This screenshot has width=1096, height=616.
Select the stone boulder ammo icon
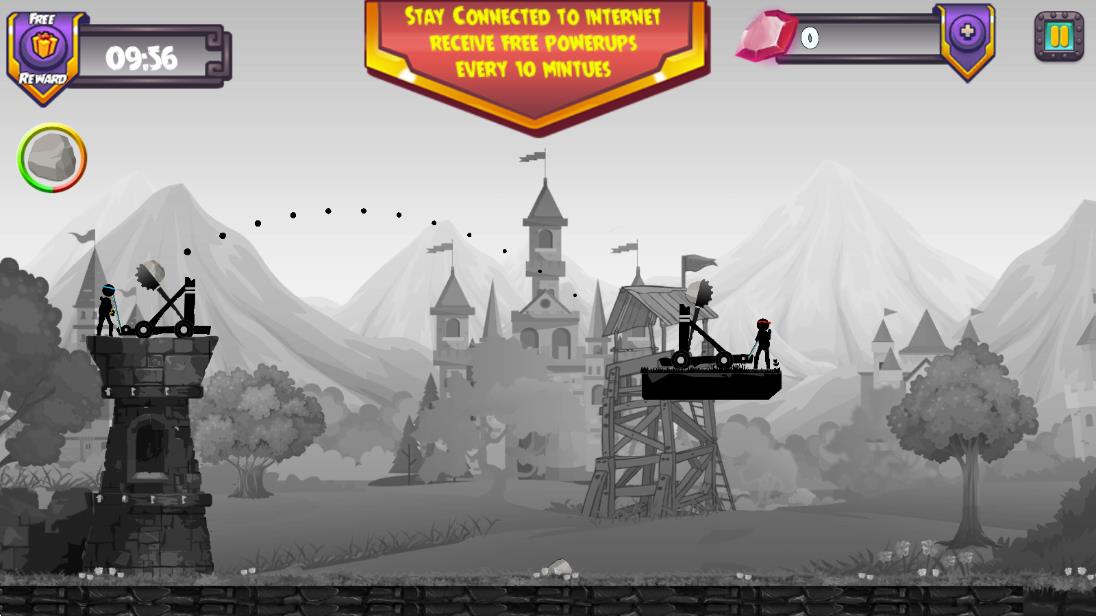[x=52, y=158]
